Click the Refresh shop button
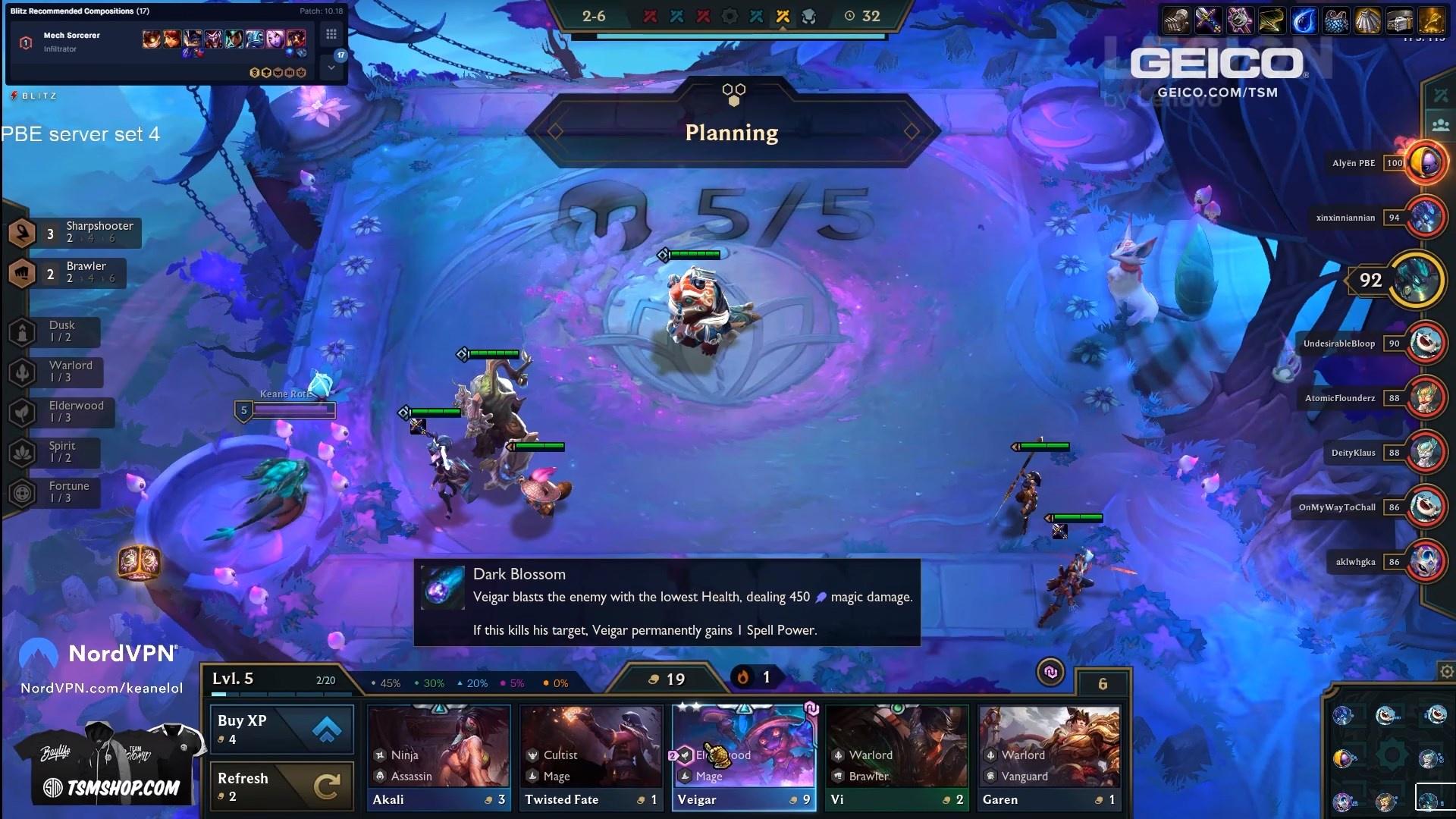Viewport: 1456px width, 819px height. [281, 786]
